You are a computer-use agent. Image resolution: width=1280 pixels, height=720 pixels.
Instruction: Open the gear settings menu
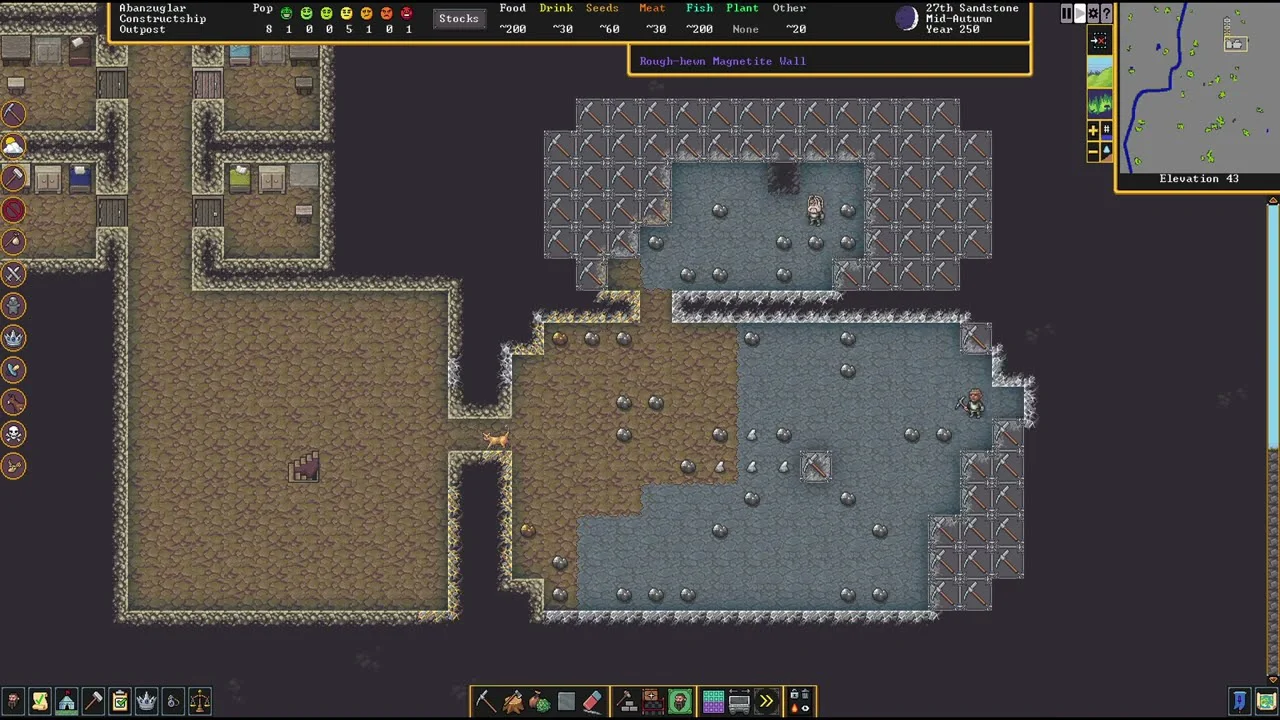(x=1093, y=14)
